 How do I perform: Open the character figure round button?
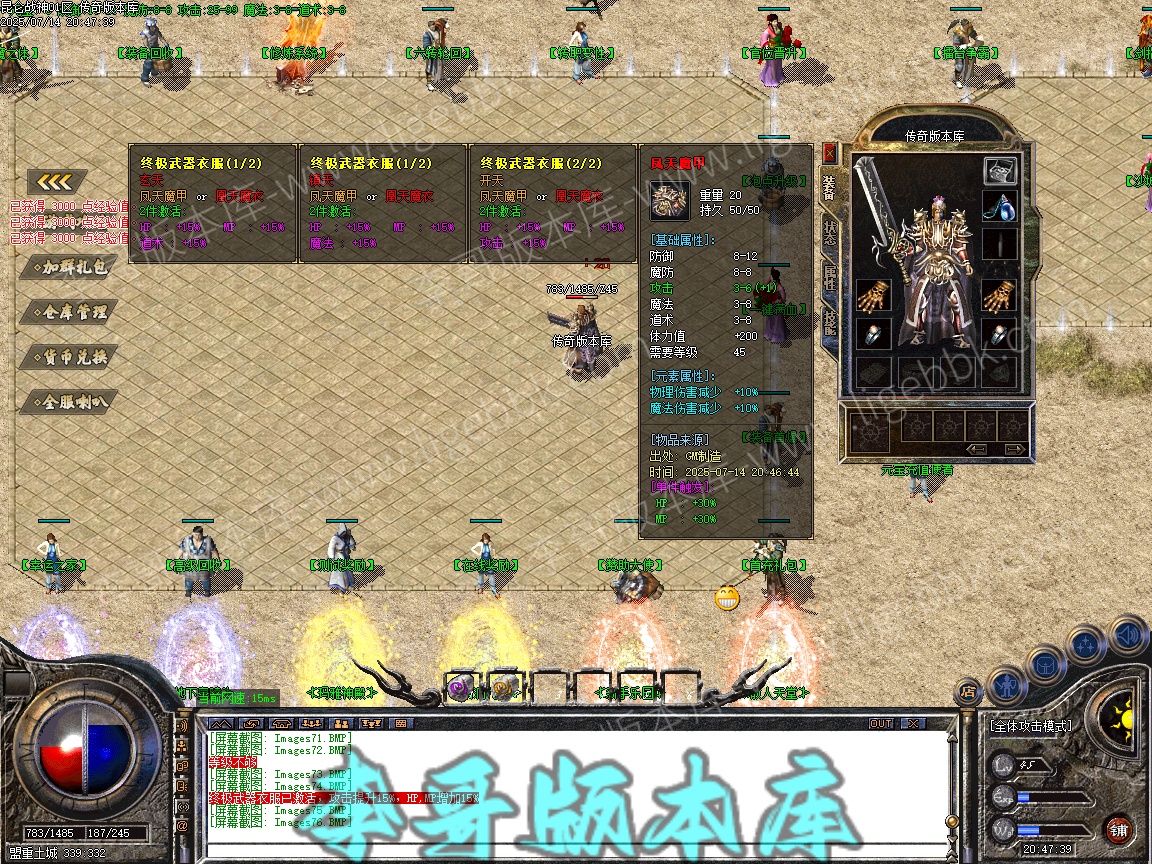(1006, 685)
